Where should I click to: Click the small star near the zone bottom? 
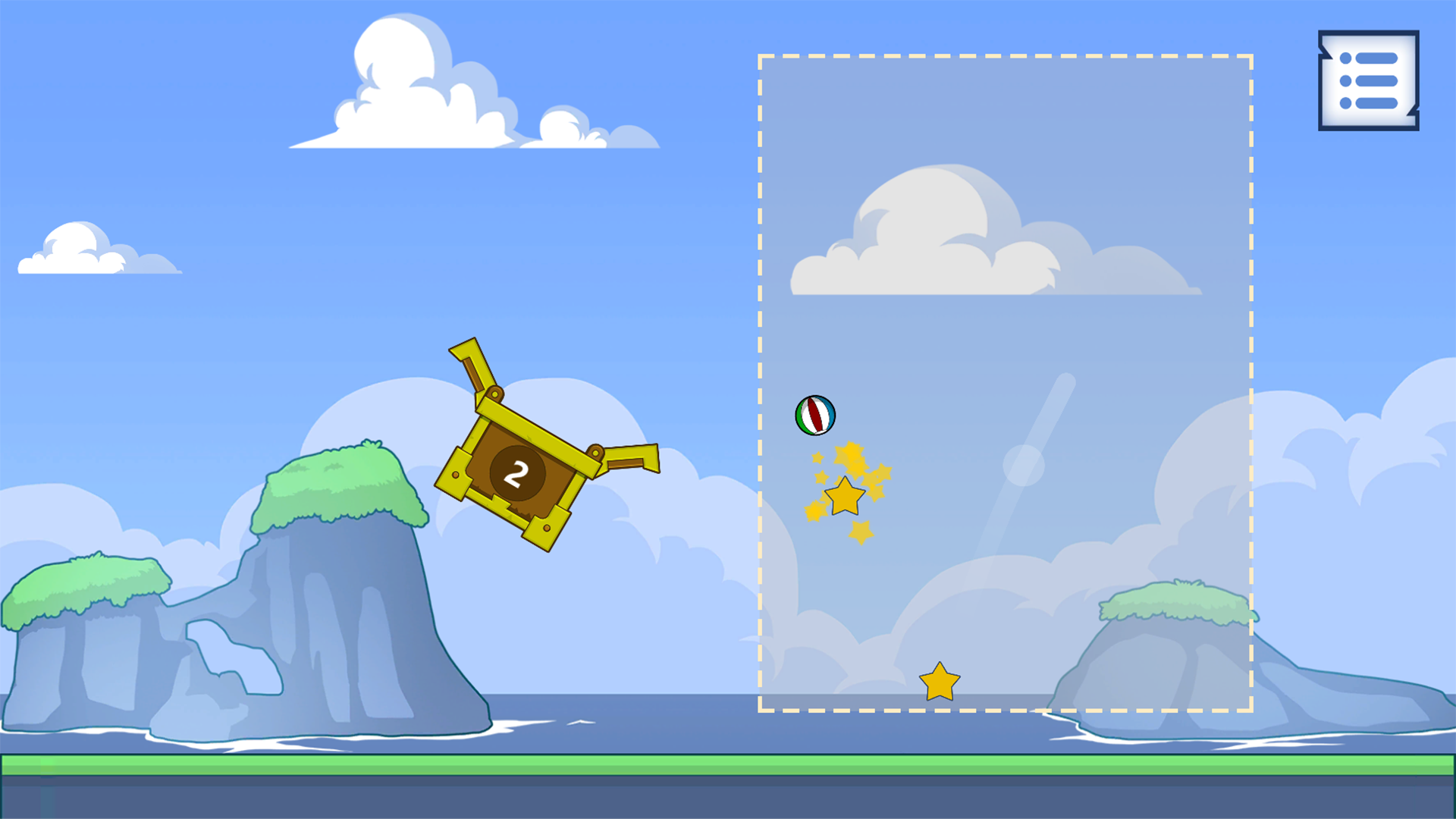click(939, 682)
